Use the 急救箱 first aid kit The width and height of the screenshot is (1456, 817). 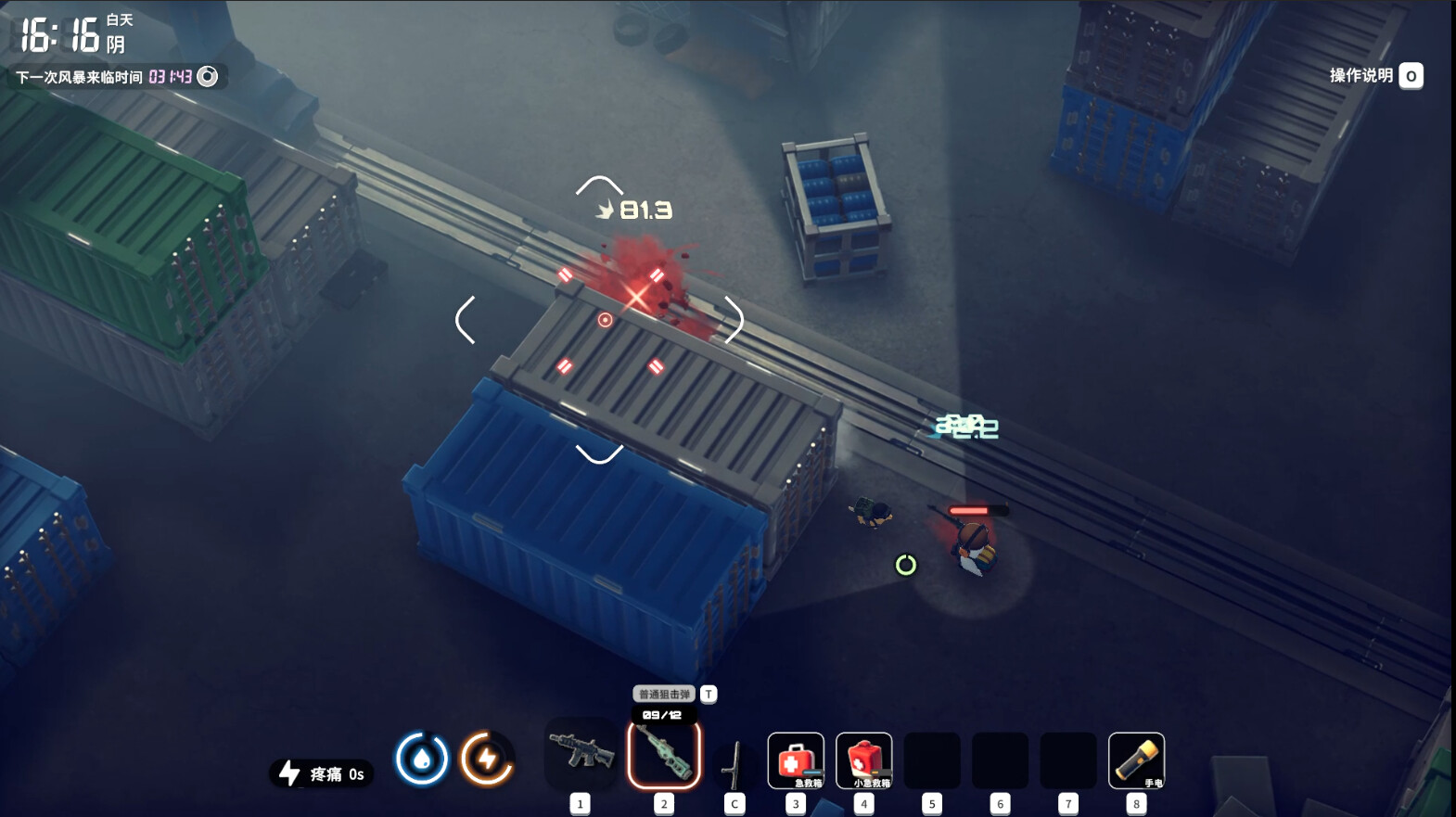click(796, 760)
